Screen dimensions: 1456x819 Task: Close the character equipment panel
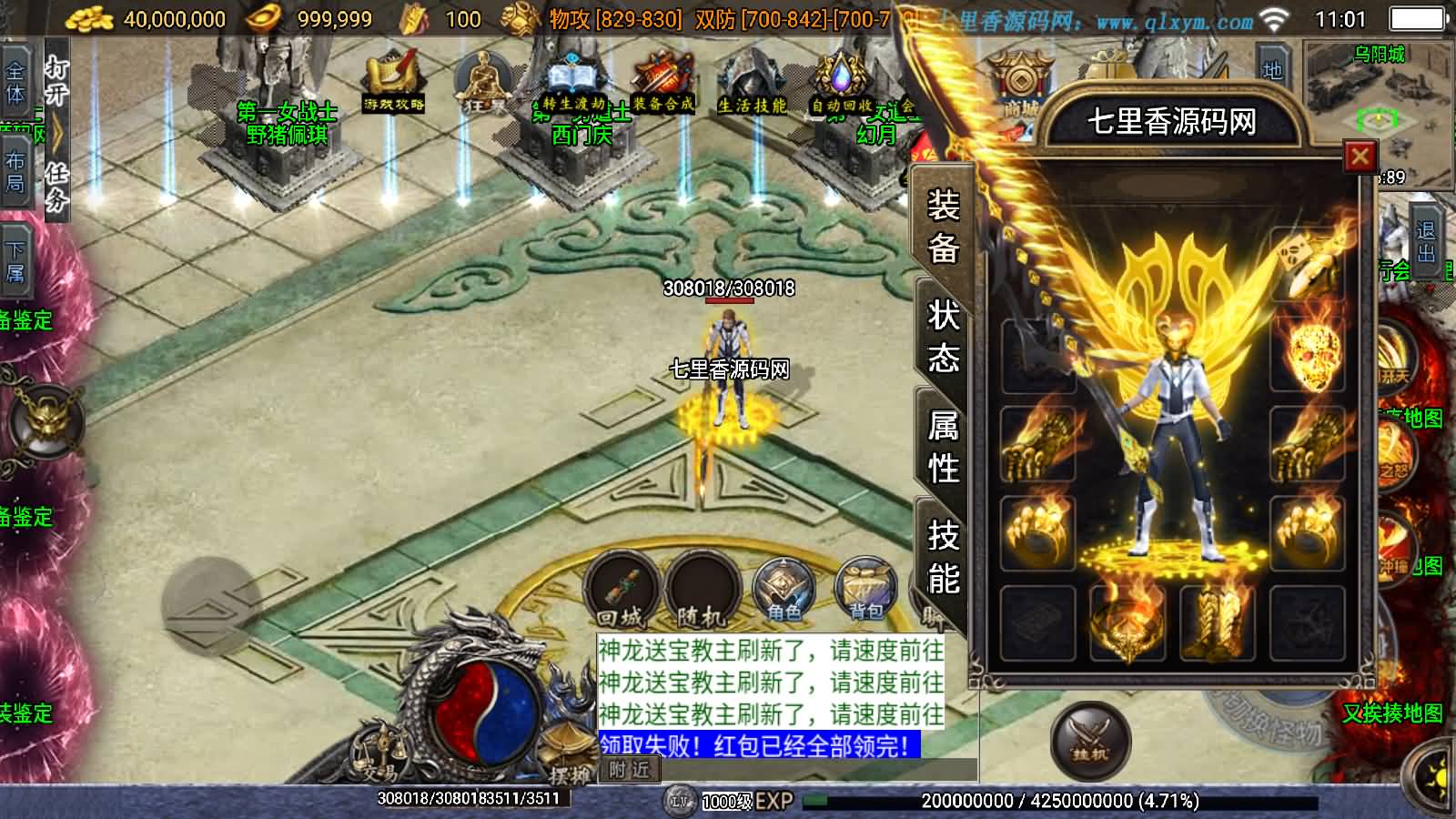pyautogui.click(x=1360, y=157)
